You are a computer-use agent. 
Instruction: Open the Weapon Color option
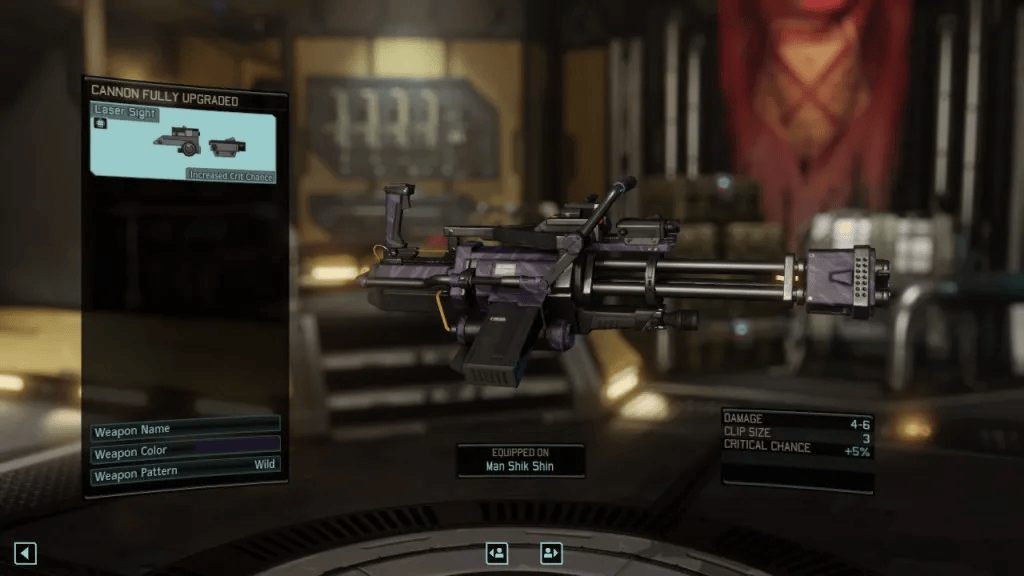coord(185,453)
